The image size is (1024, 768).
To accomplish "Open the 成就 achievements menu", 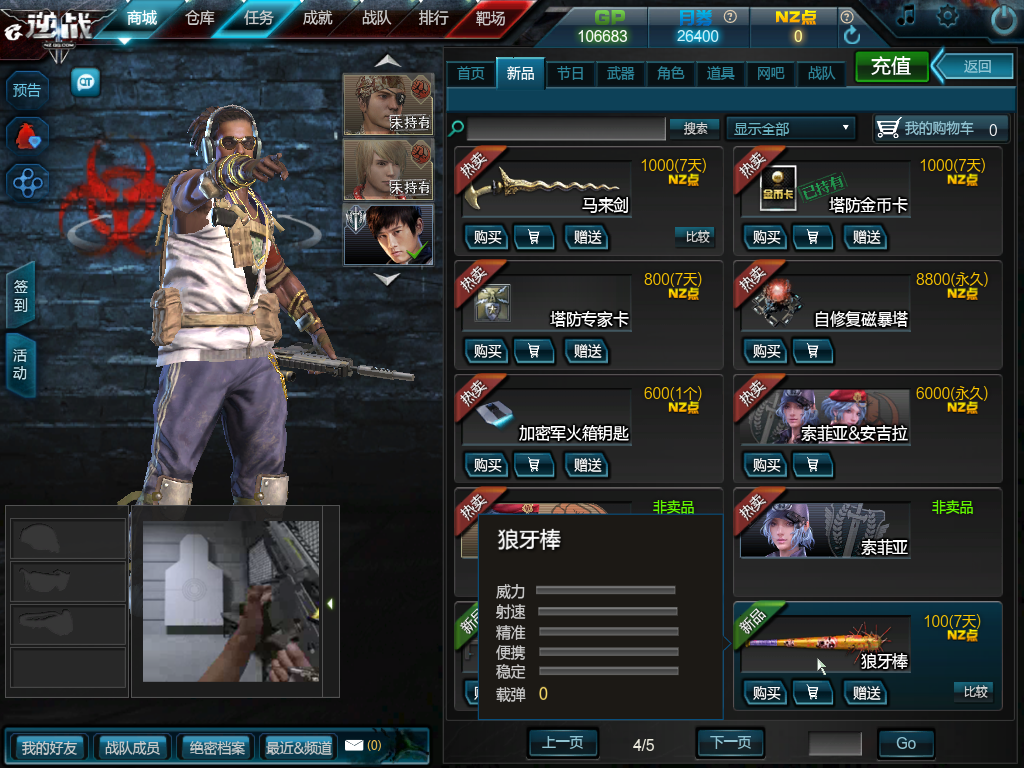I will (317, 18).
